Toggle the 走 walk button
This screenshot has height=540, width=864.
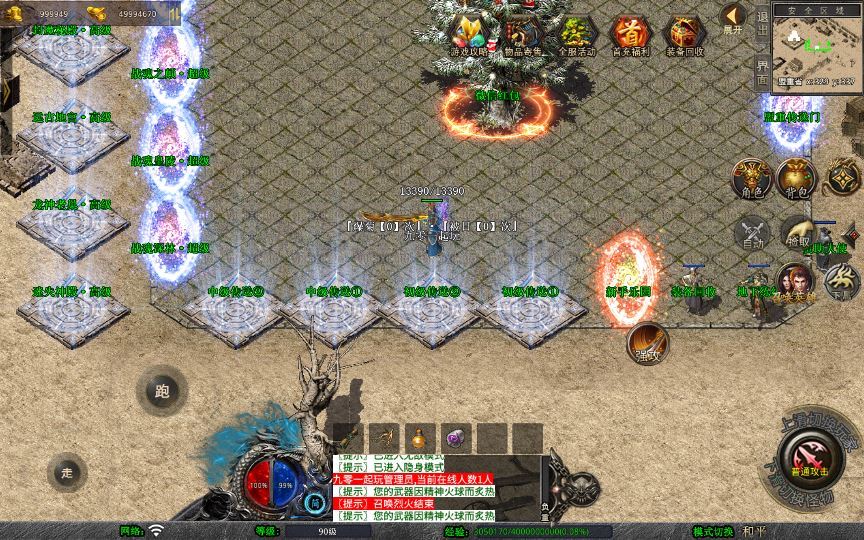tap(68, 472)
